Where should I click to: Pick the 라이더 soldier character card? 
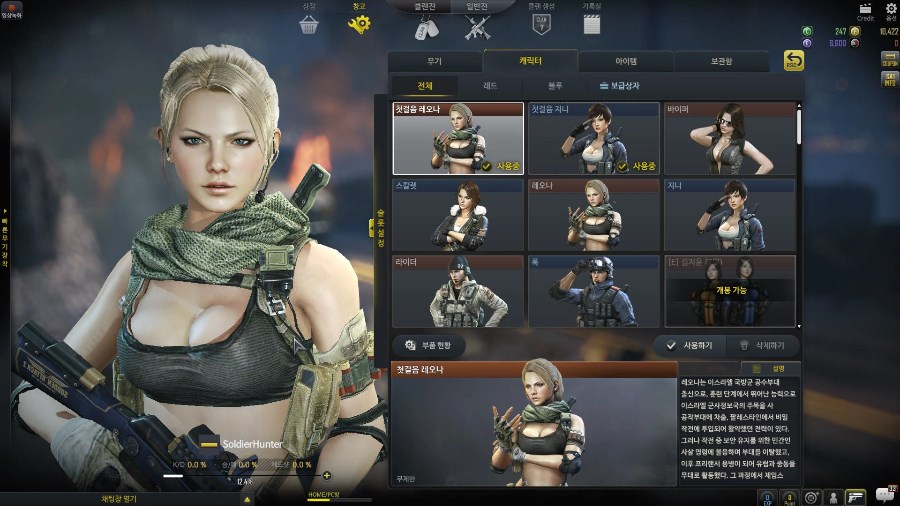click(x=458, y=291)
